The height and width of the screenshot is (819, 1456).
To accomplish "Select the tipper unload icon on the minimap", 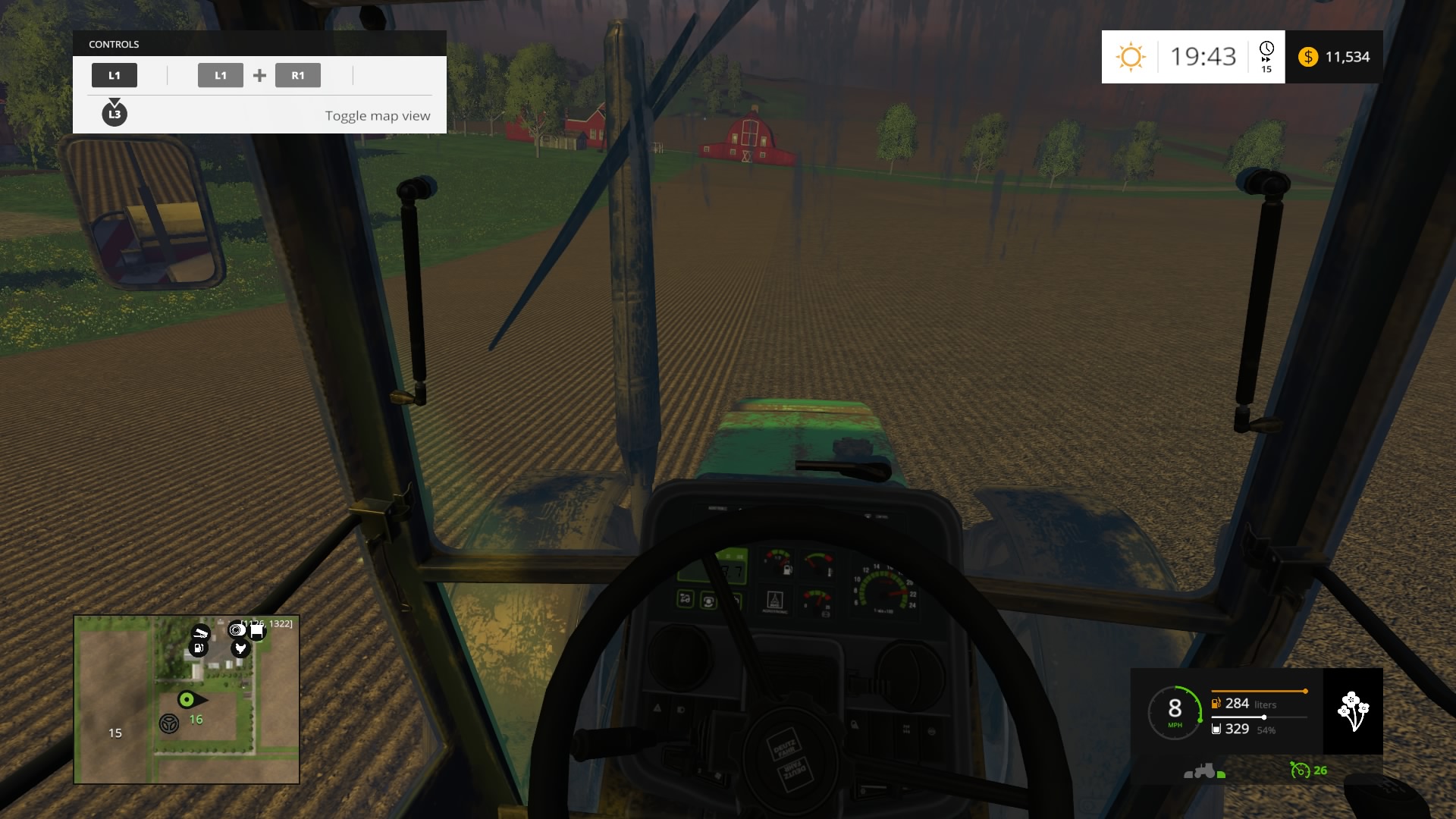I will point(201,633).
